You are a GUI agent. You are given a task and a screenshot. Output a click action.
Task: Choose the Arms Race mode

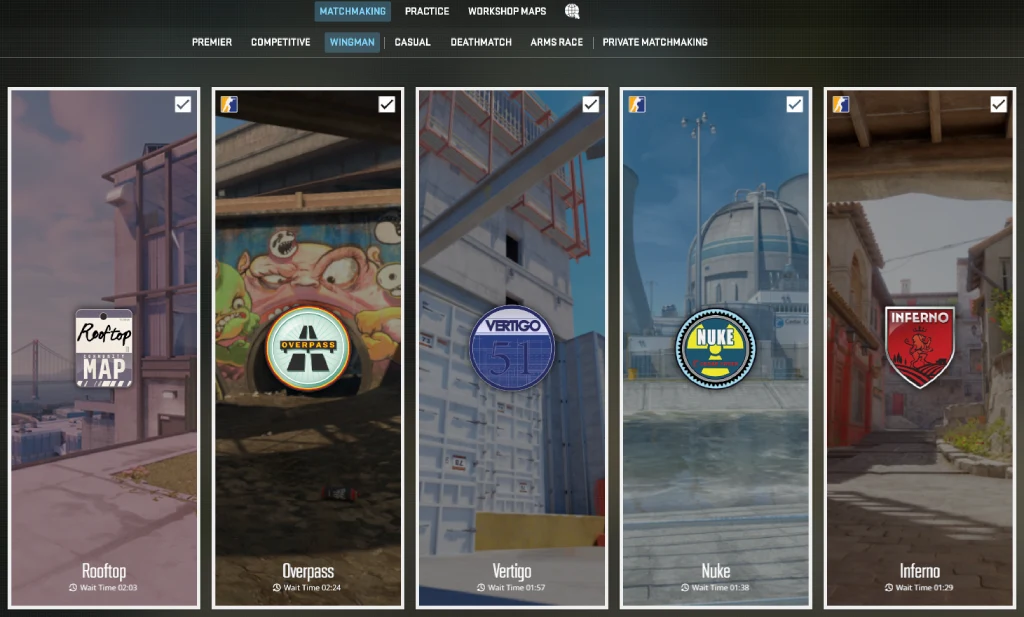556,42
